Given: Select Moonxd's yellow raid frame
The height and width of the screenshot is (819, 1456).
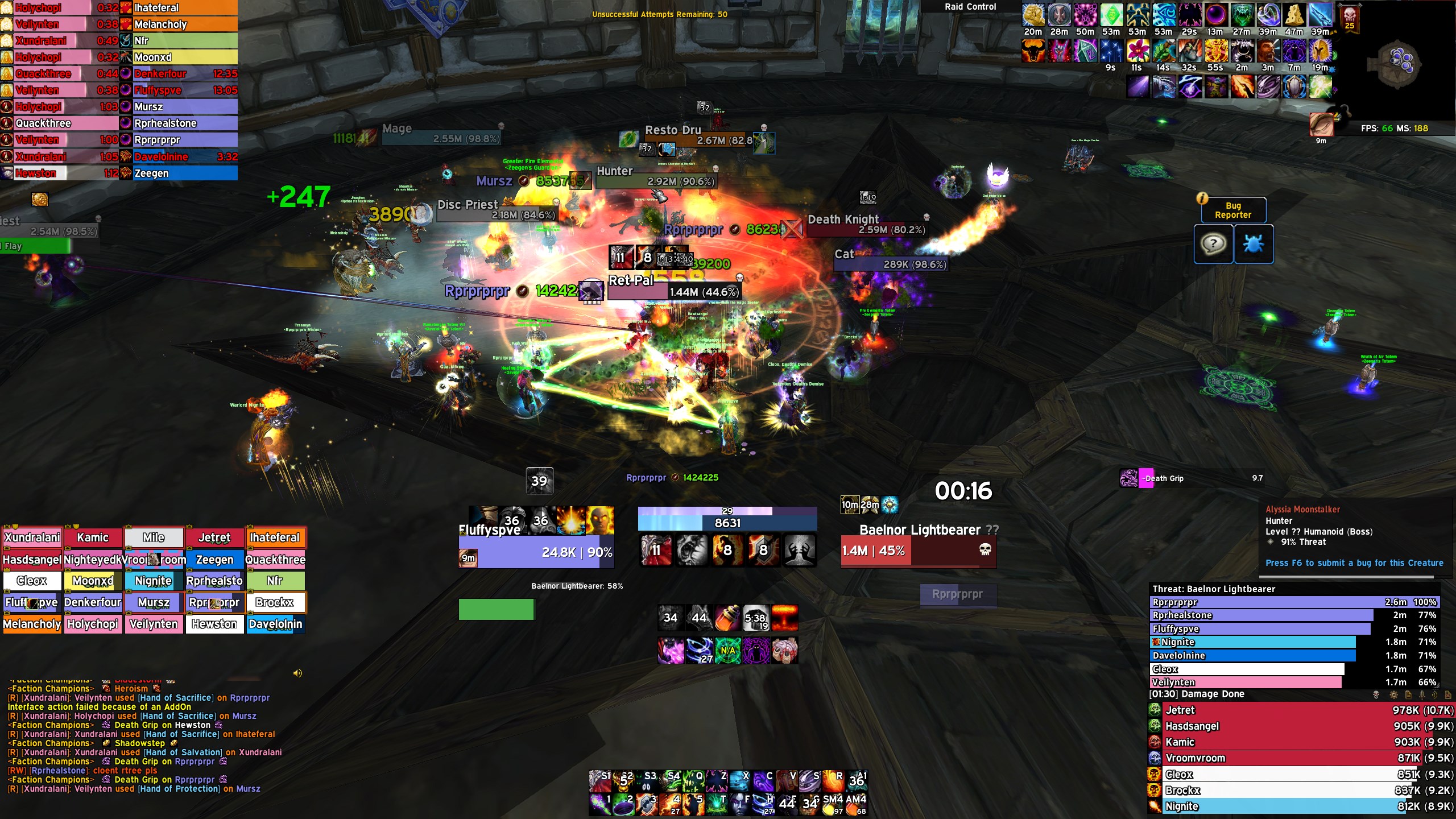Looking at the screenshot, I should 93,581.
